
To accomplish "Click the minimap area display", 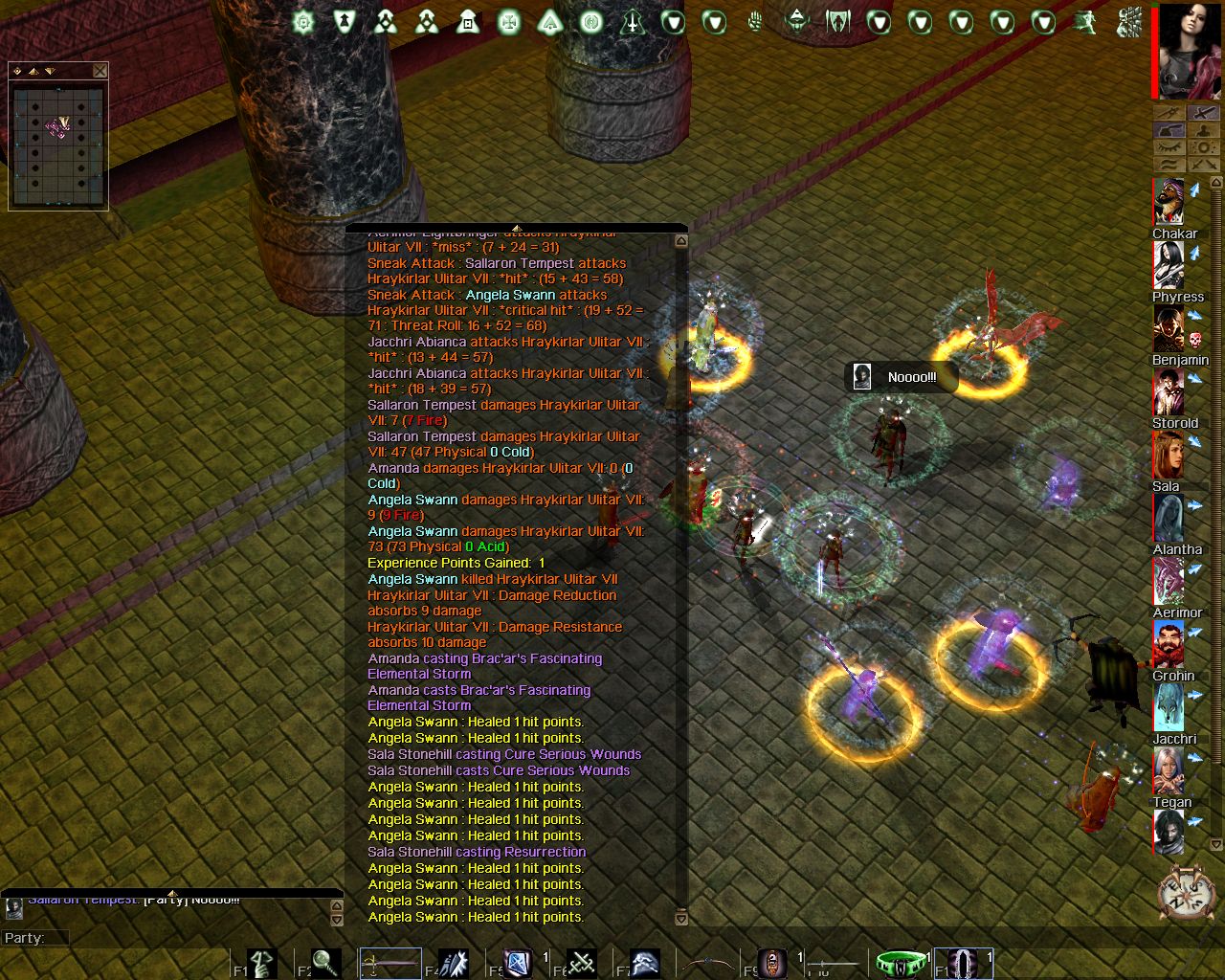I will tap(58, 143).
